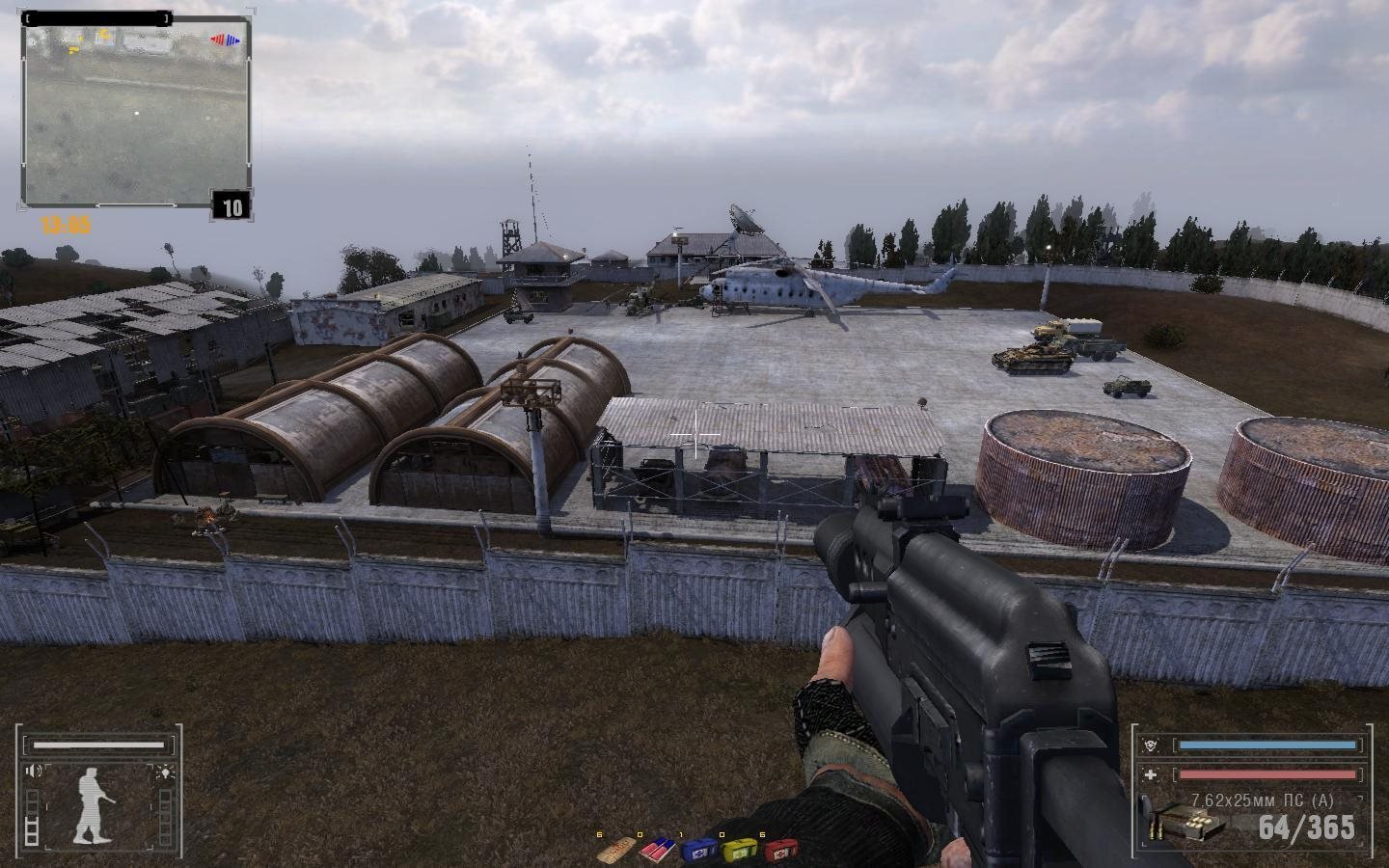Select the red-blue compass arrow on minimap
The width and height of the screenshot is (1389, 868).
(226, 41)
